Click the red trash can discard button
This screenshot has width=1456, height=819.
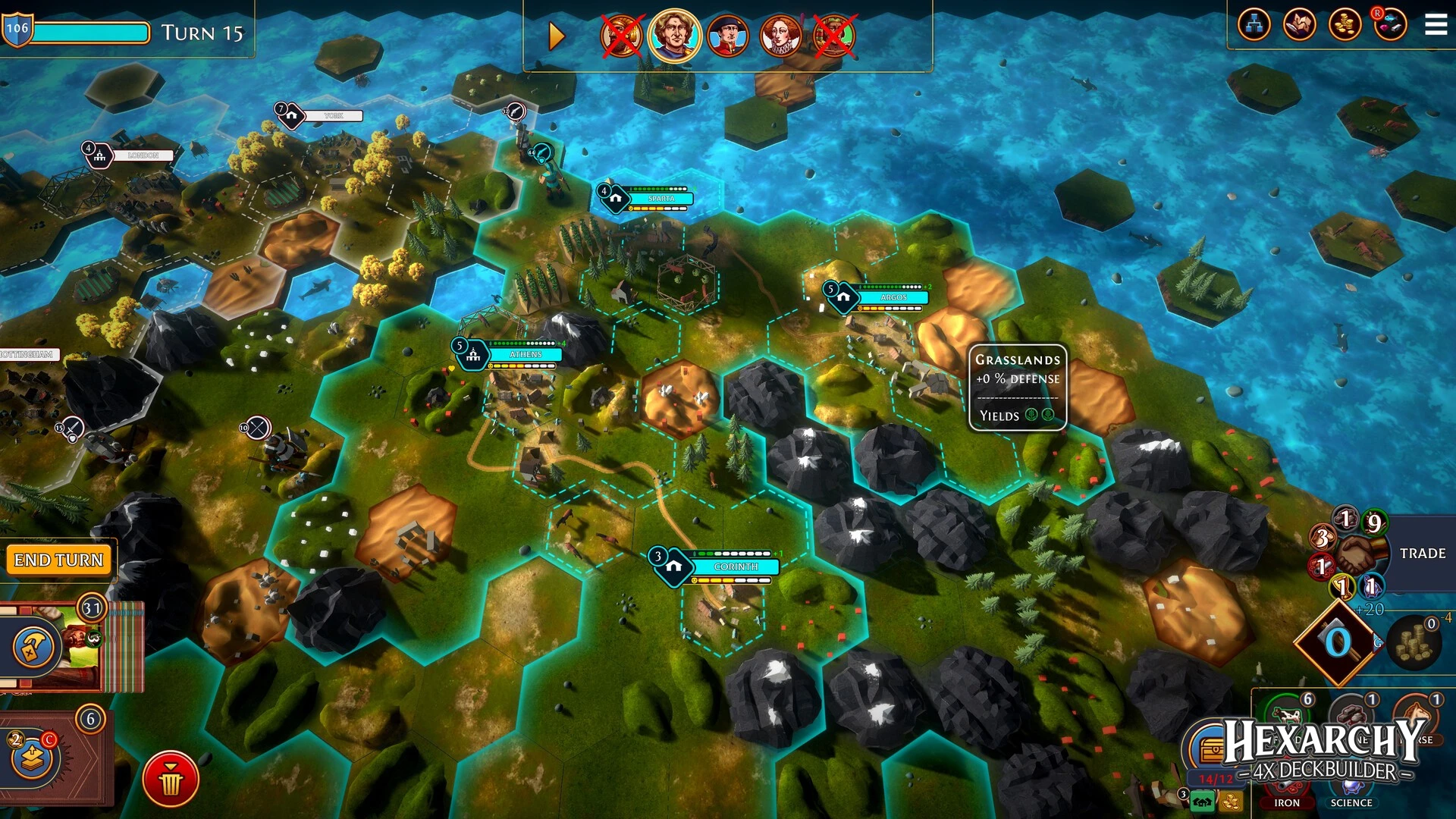coord(171,779)
